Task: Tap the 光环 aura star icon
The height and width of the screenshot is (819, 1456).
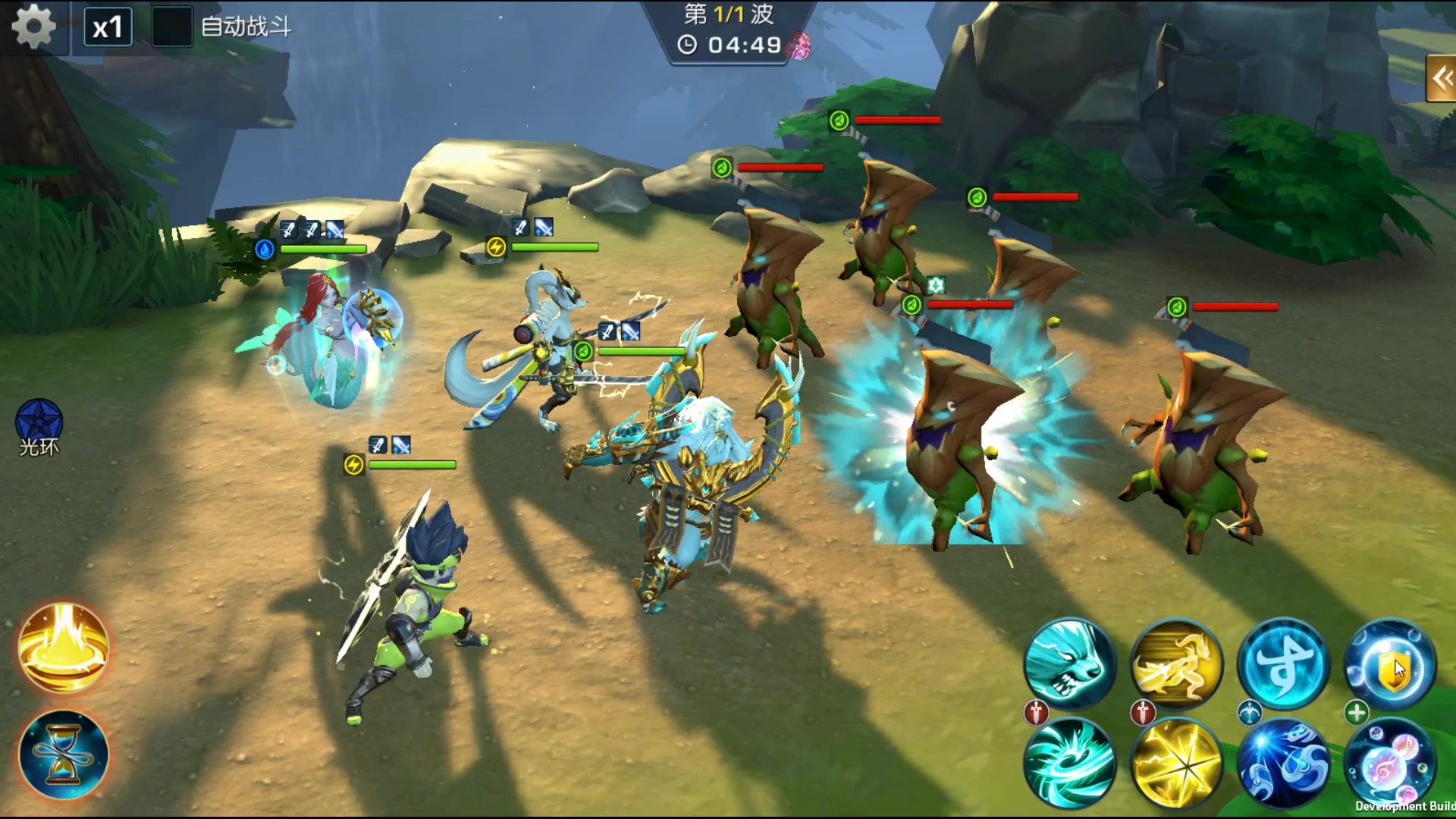Action: click(39, 422)
